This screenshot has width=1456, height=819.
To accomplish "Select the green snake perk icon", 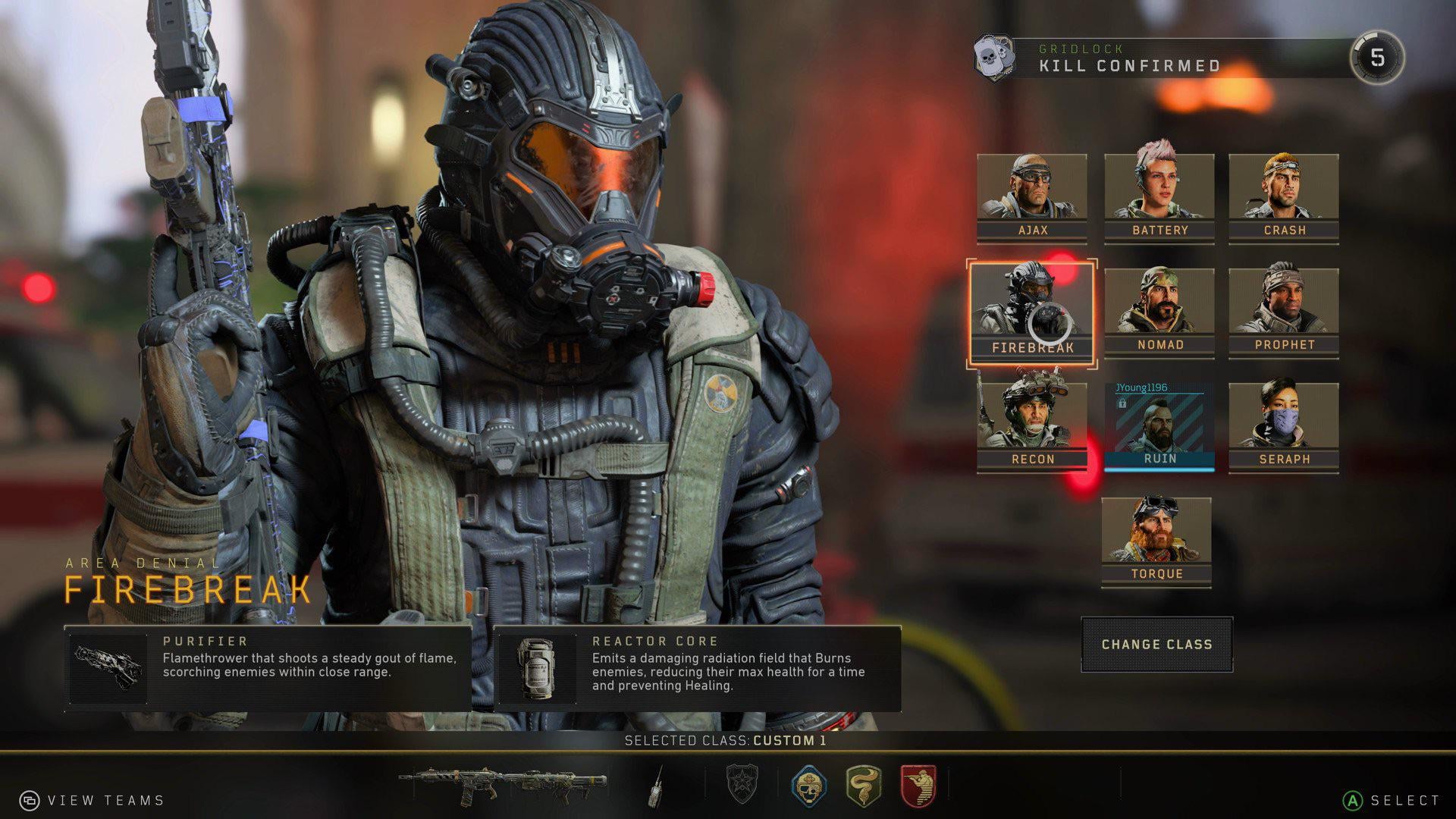I will [x=863, y=785].
